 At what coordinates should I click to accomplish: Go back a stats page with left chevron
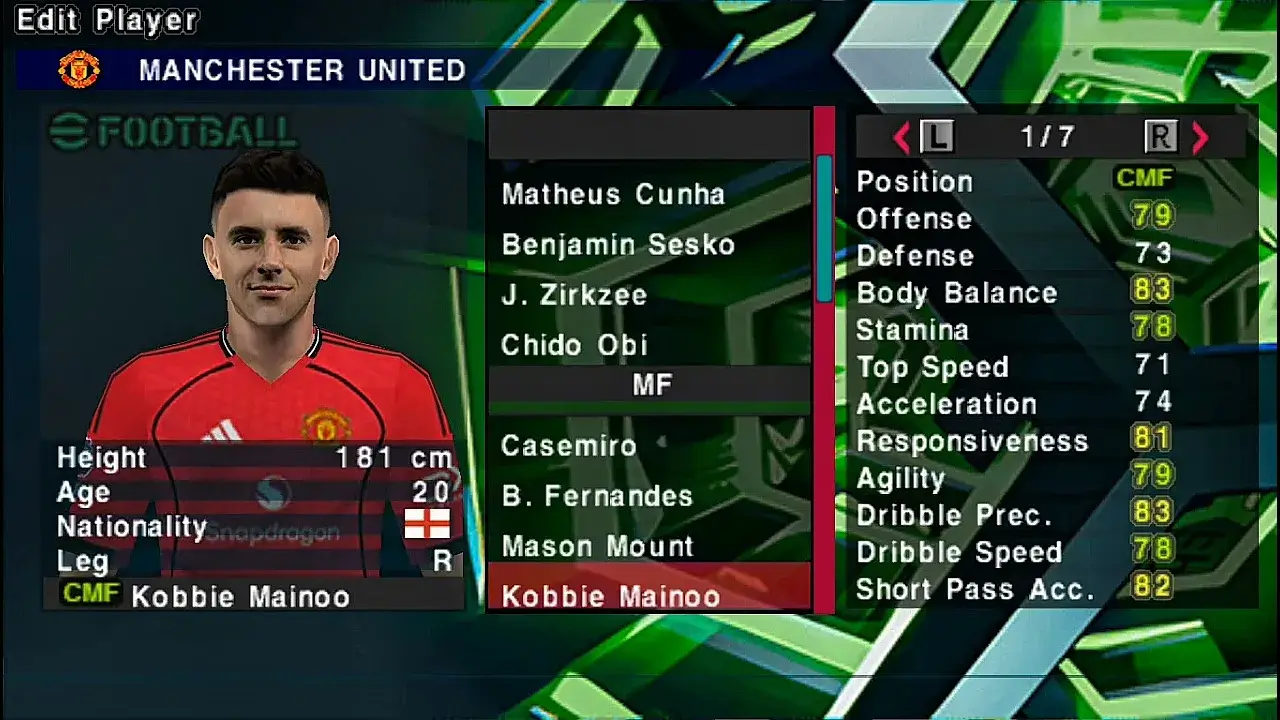(x=899, y=137)
